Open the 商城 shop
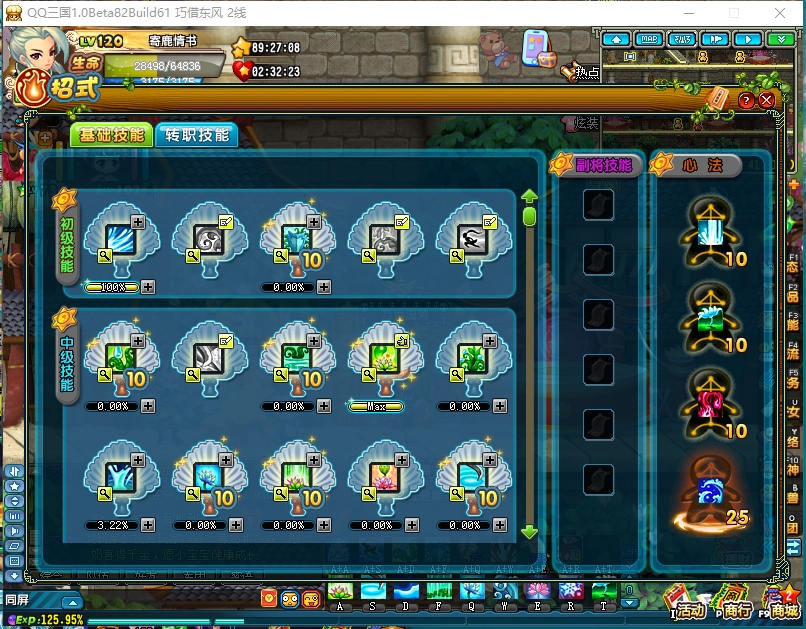806x629 pixels. (783, 603)
